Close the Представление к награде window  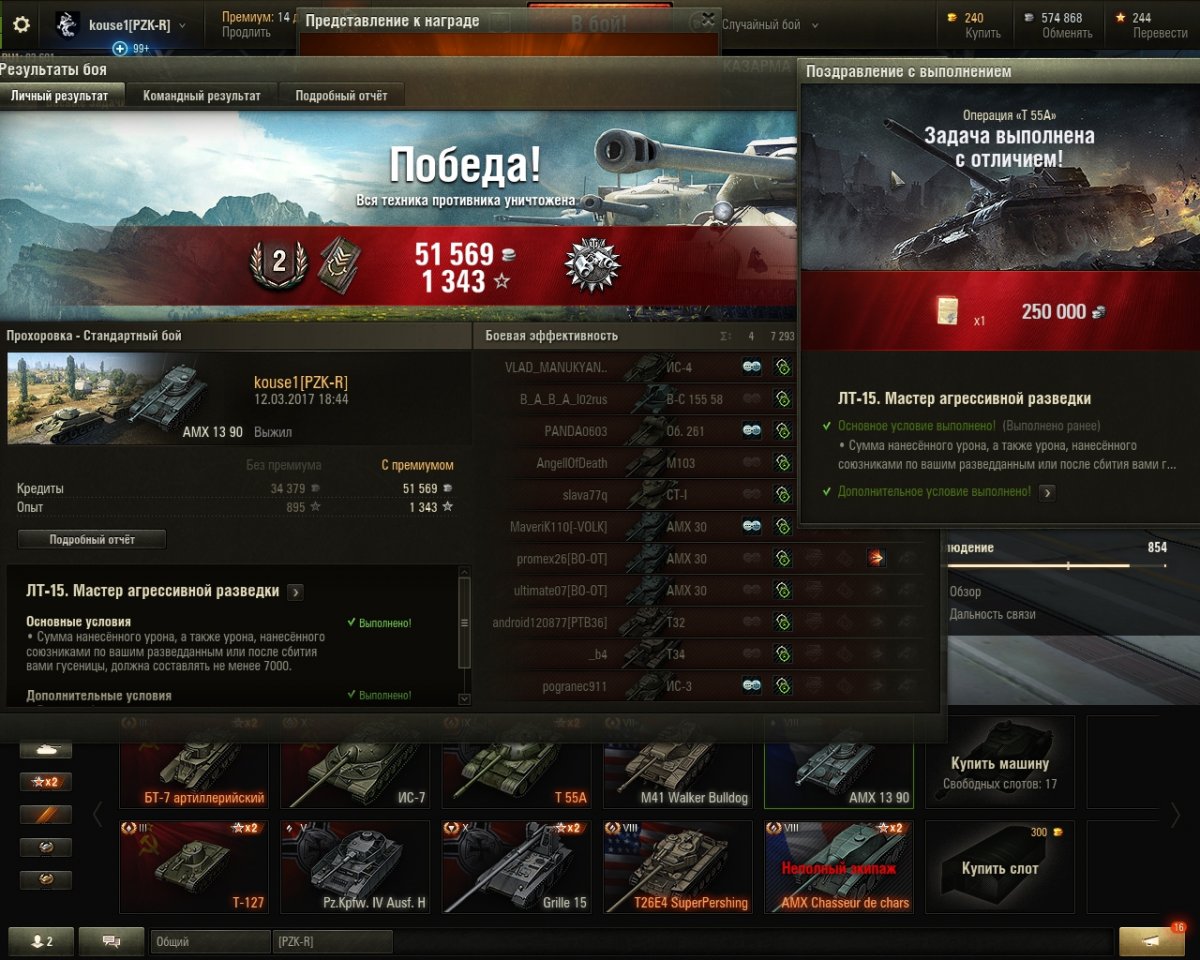708,19
